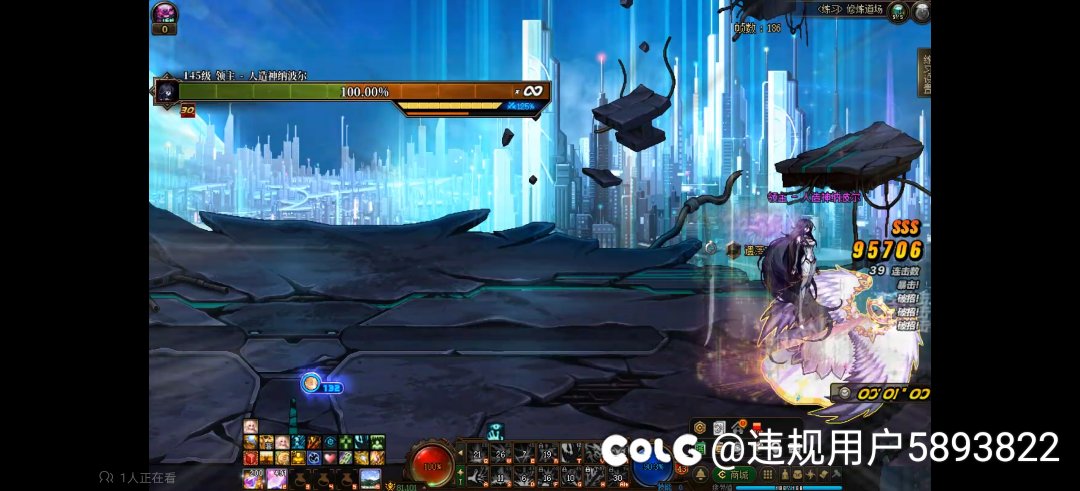1080x491 pixels.
Task: Click the landscape picture slot in the item bar
Action: tap(370, 478)
